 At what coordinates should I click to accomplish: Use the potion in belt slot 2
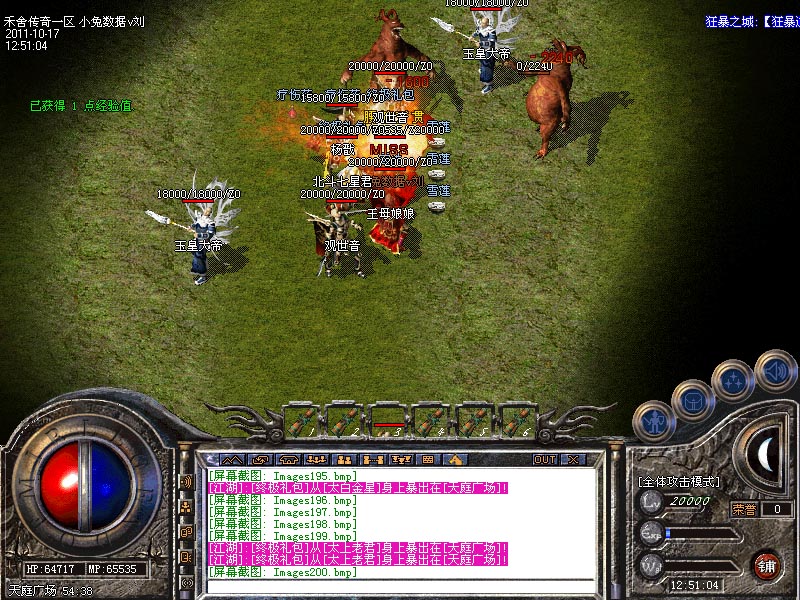pos(344,418)
